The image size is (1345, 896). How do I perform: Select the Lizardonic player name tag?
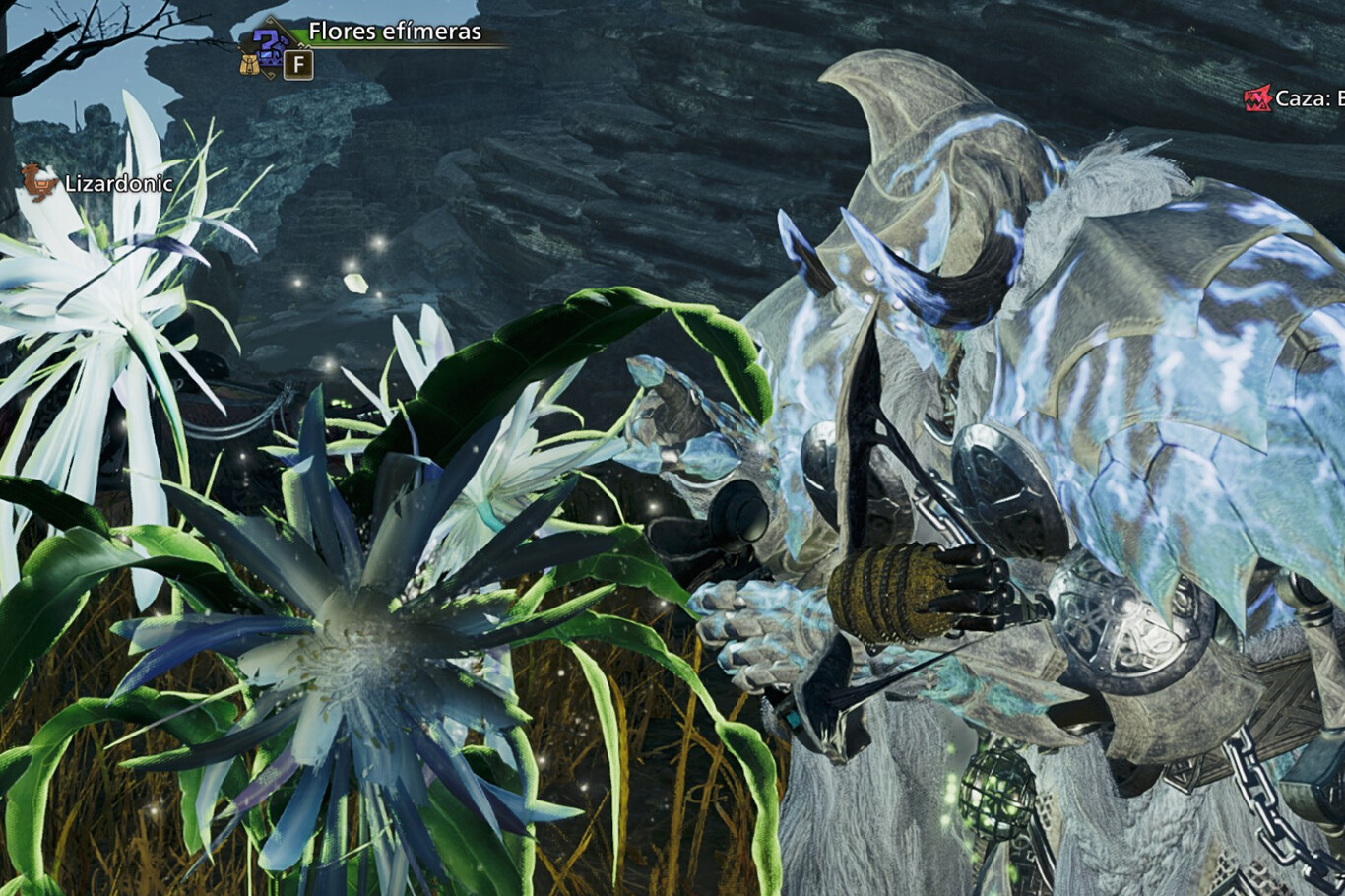118,183
